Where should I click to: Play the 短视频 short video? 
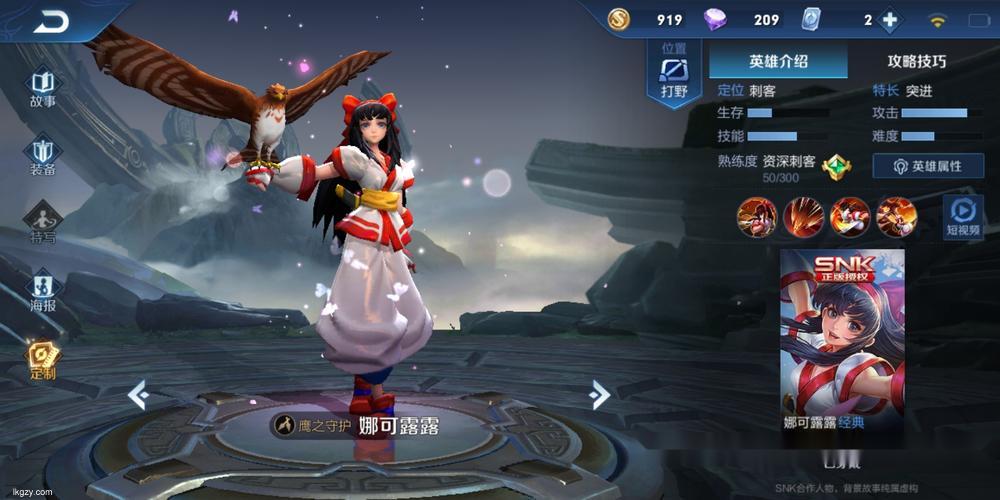tap(963, 216)
